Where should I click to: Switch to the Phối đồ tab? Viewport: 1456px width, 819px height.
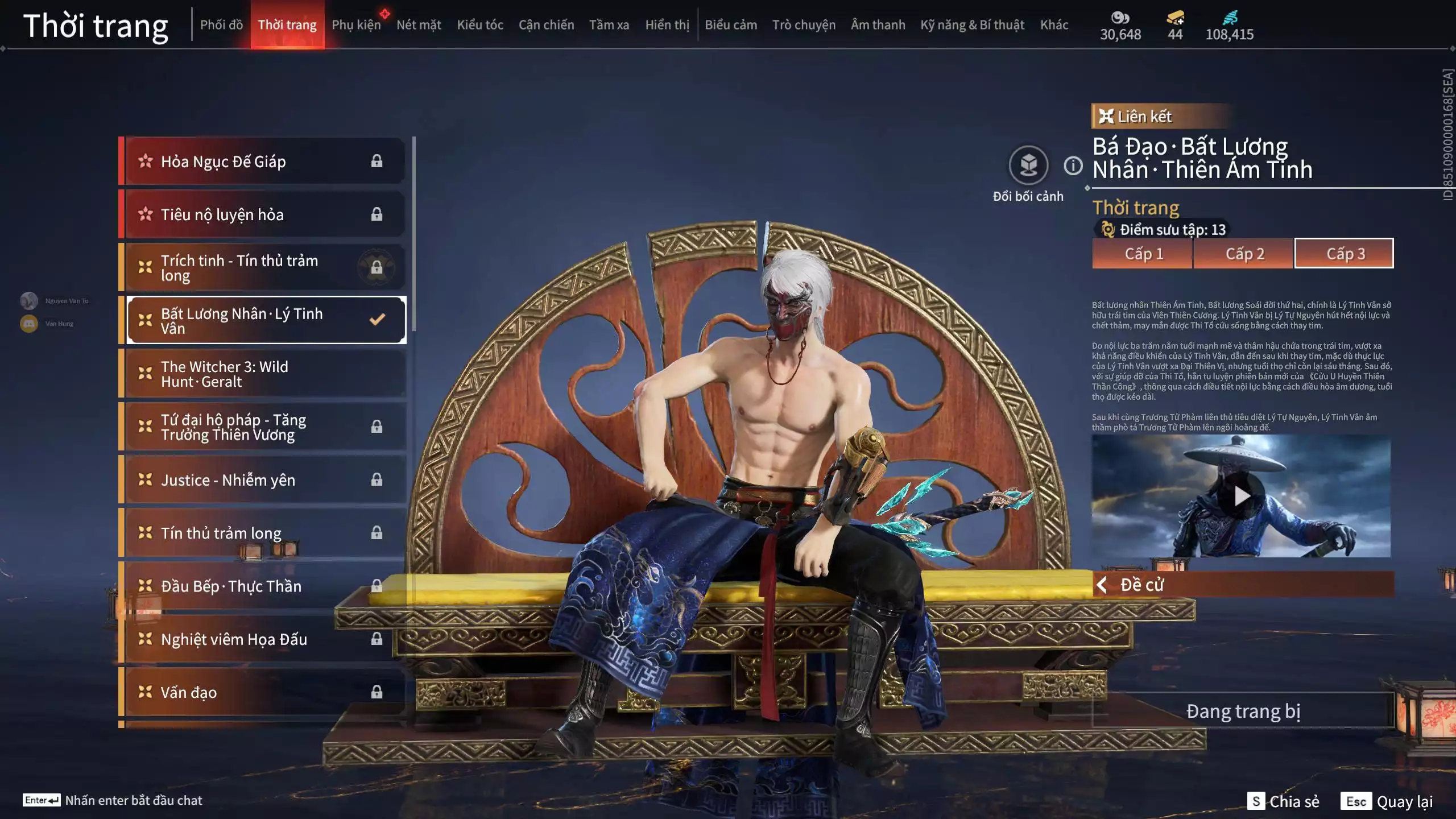click(x=221, y=25)
